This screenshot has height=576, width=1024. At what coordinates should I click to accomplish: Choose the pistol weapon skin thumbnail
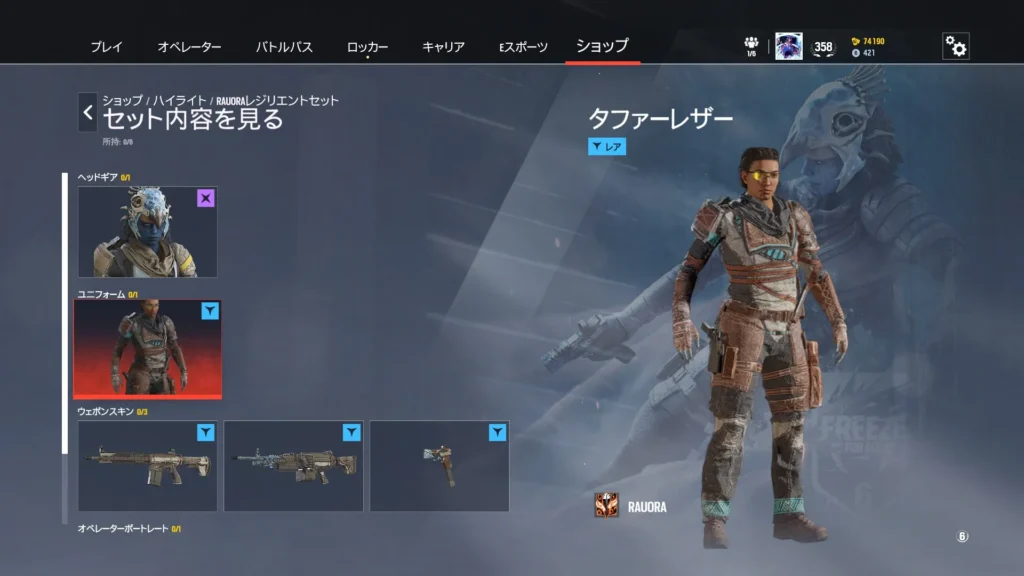[439, 465]
